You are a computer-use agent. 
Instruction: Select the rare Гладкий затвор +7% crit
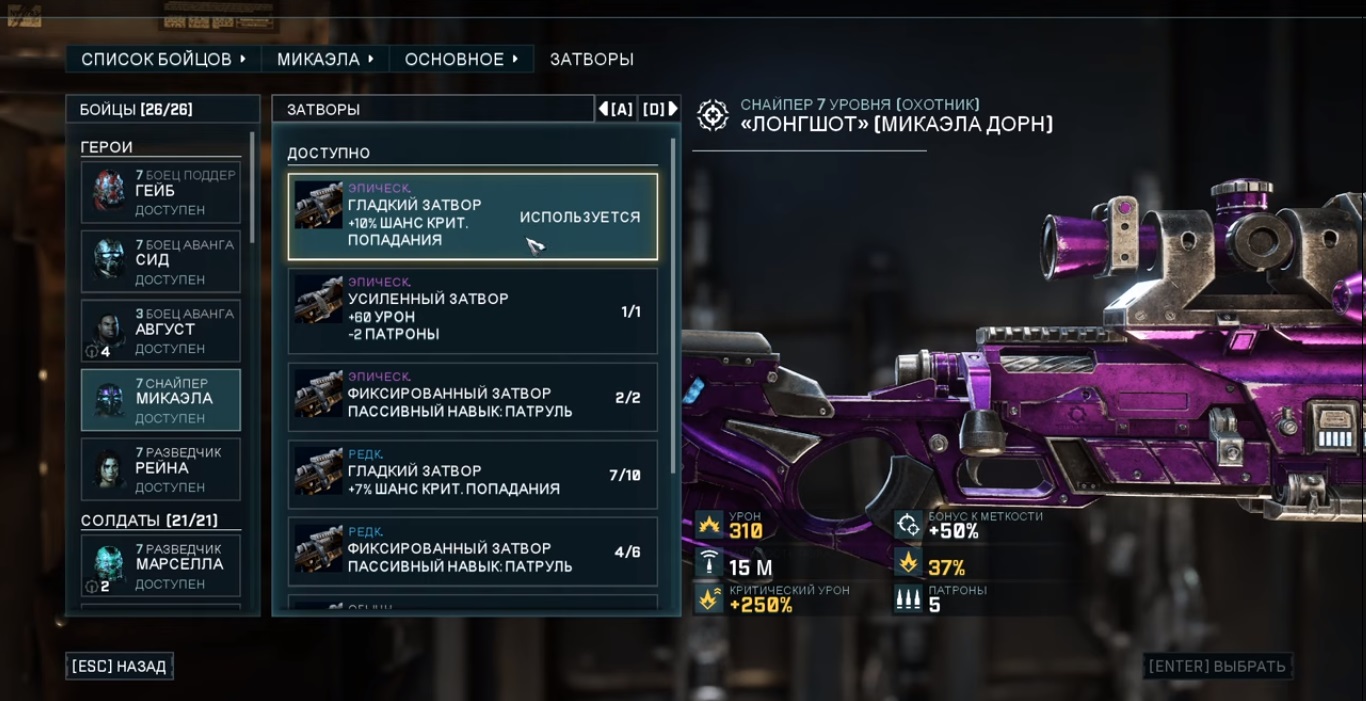(472, 475)
